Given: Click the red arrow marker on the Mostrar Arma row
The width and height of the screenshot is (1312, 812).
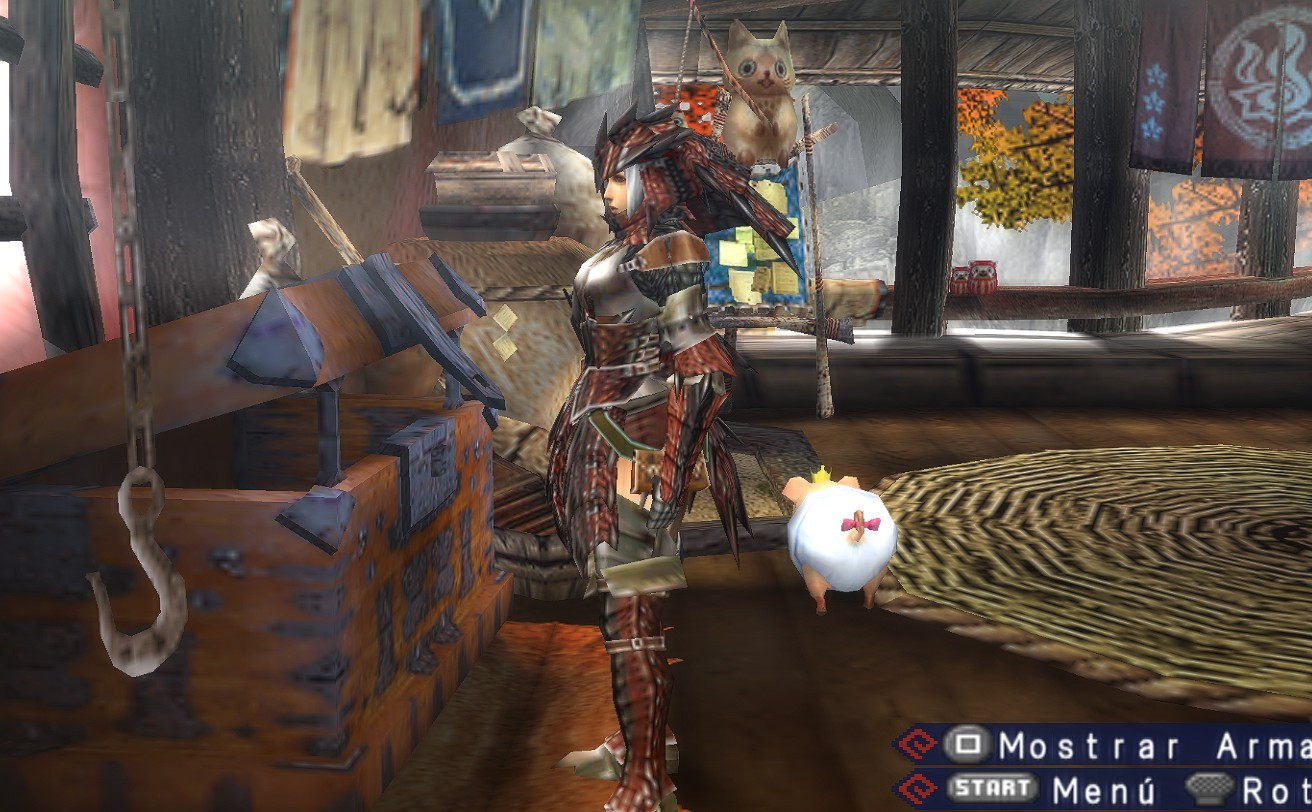Looking at the screenshot, I should click(x=918, y=745).
